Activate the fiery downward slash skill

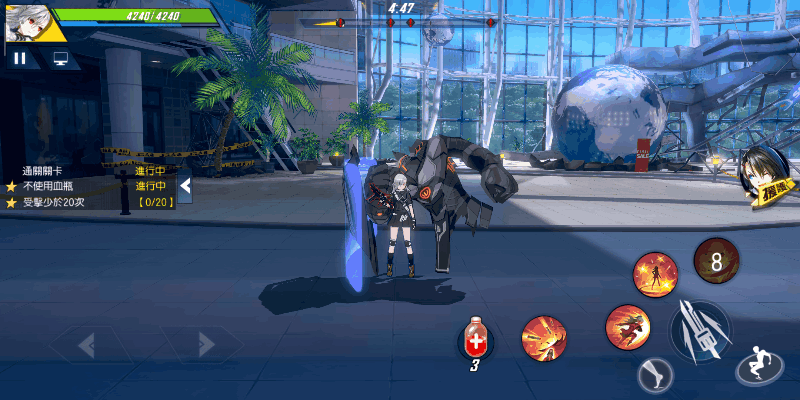tap(544, 338)
